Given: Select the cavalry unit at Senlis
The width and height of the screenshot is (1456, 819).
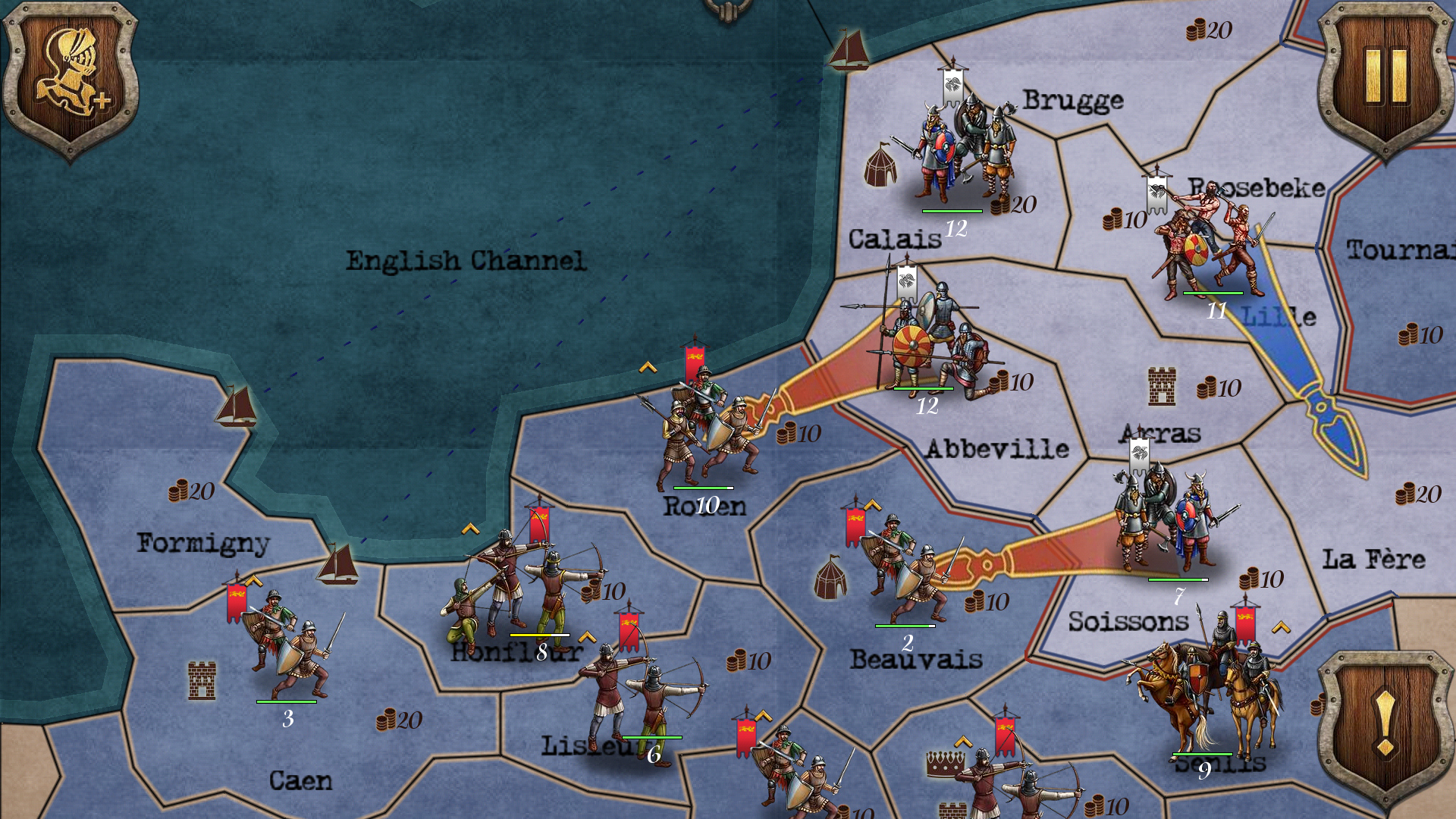Looking at the screenshot, I should click(x=1206, y=694).
